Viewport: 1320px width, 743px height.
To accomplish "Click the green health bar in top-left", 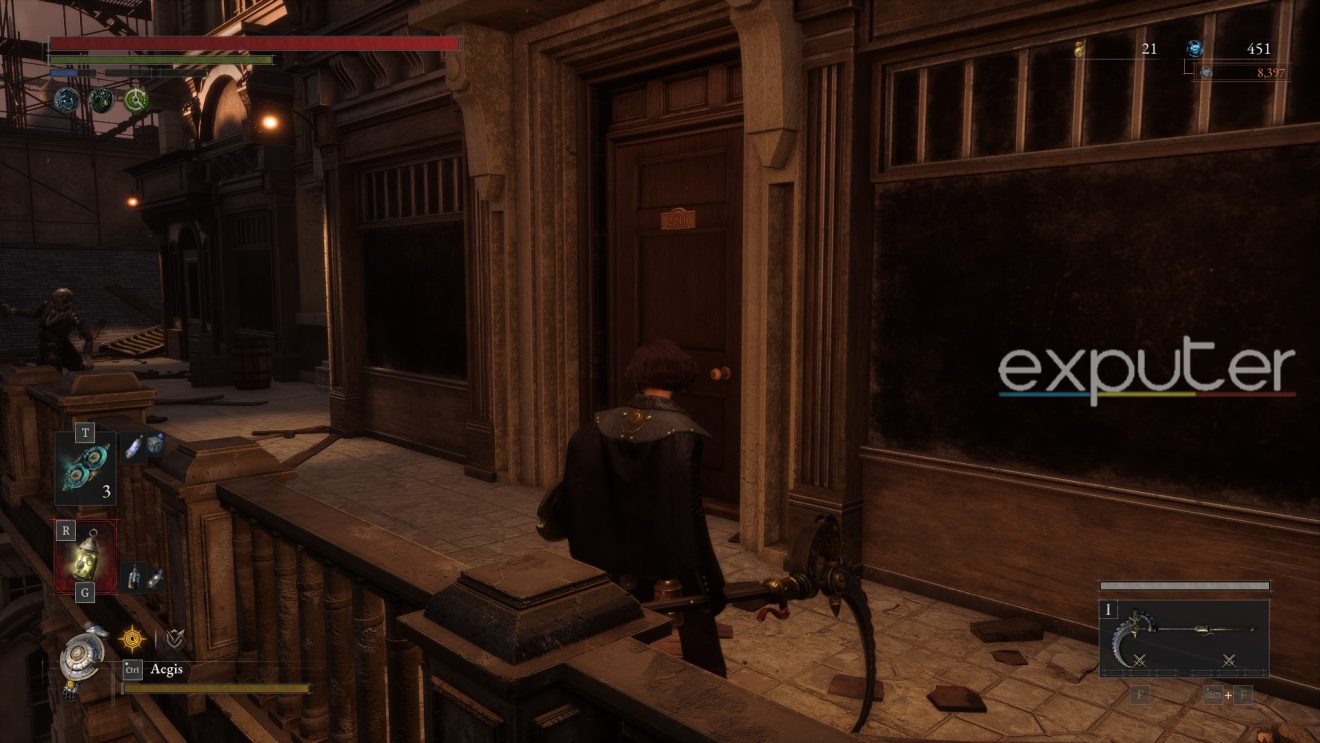I will pyautogui.click(x=160, y=59).
